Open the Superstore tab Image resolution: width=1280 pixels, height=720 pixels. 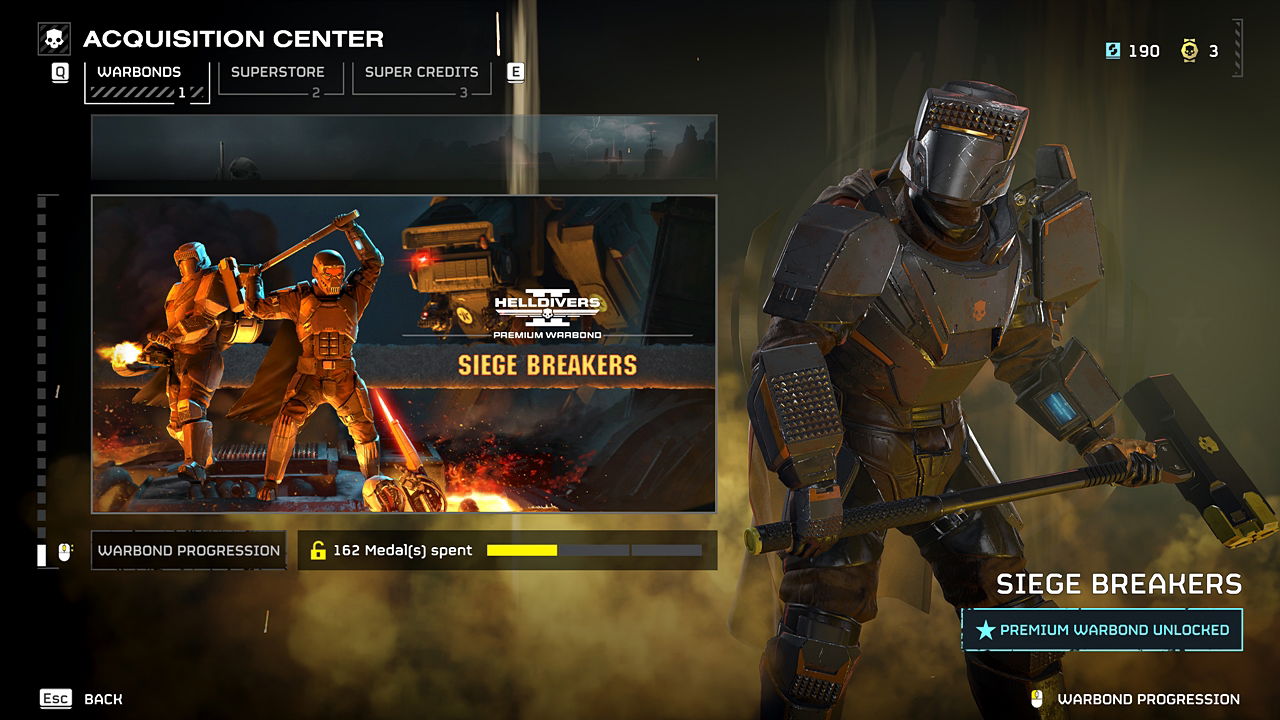tap(279, 78)
